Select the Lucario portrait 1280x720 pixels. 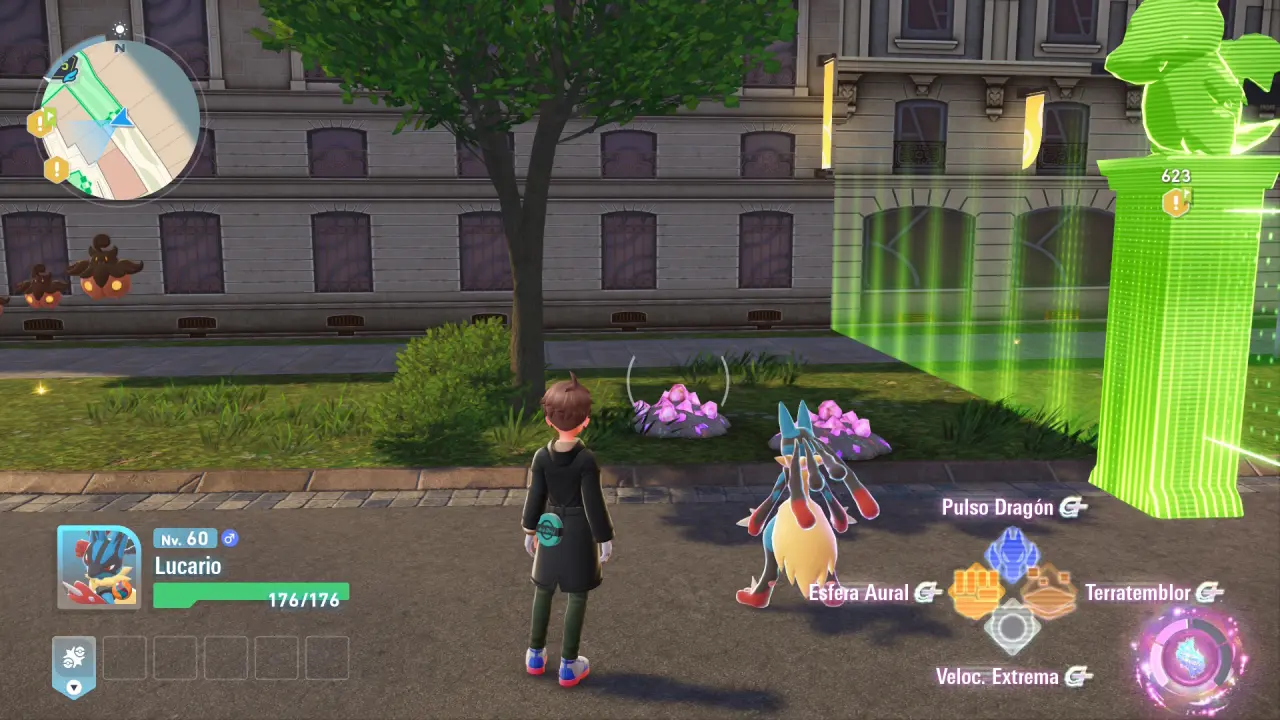click(x=98, y=567)
